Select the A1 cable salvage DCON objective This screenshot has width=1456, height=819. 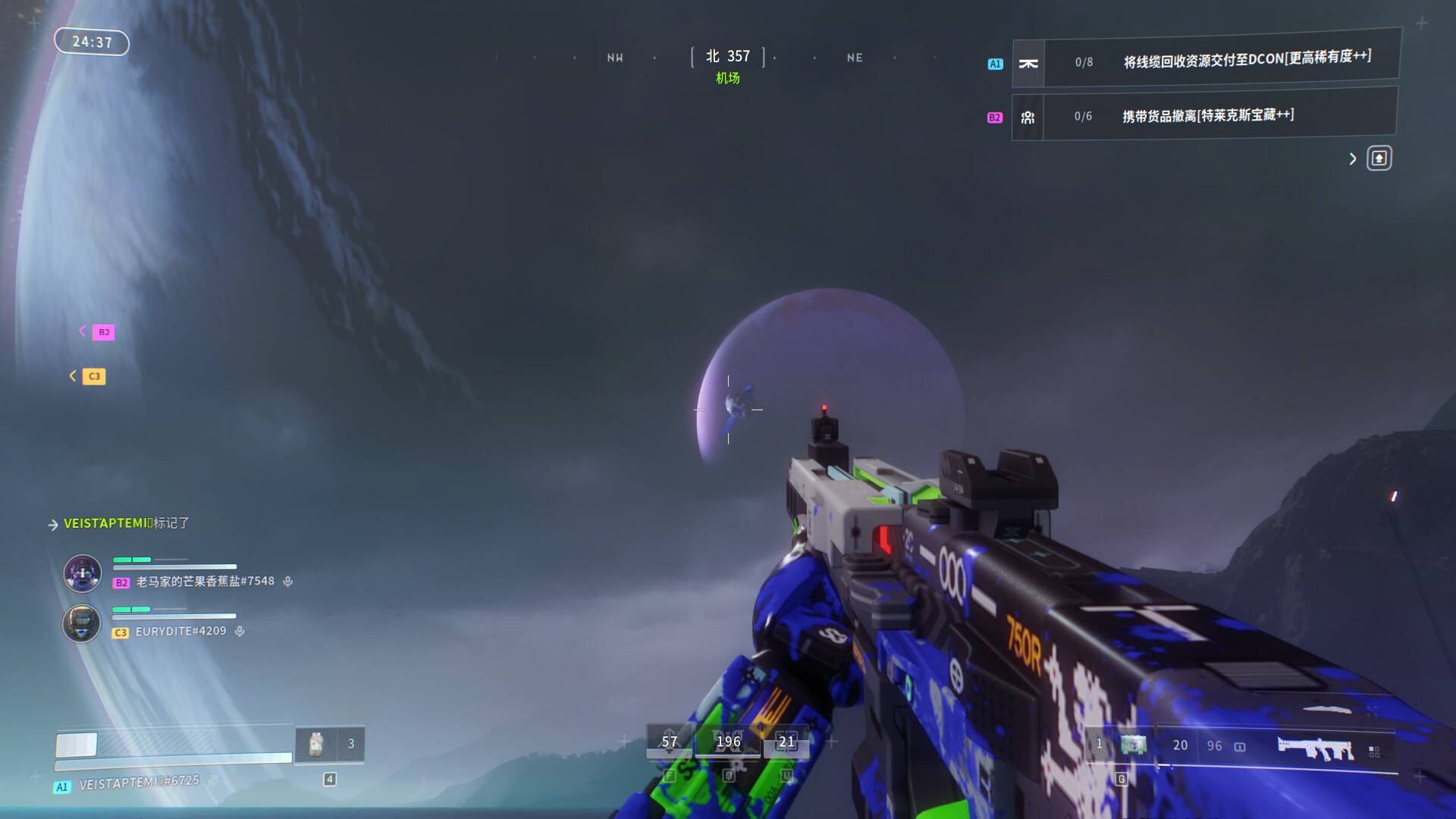click(1206, 59)
